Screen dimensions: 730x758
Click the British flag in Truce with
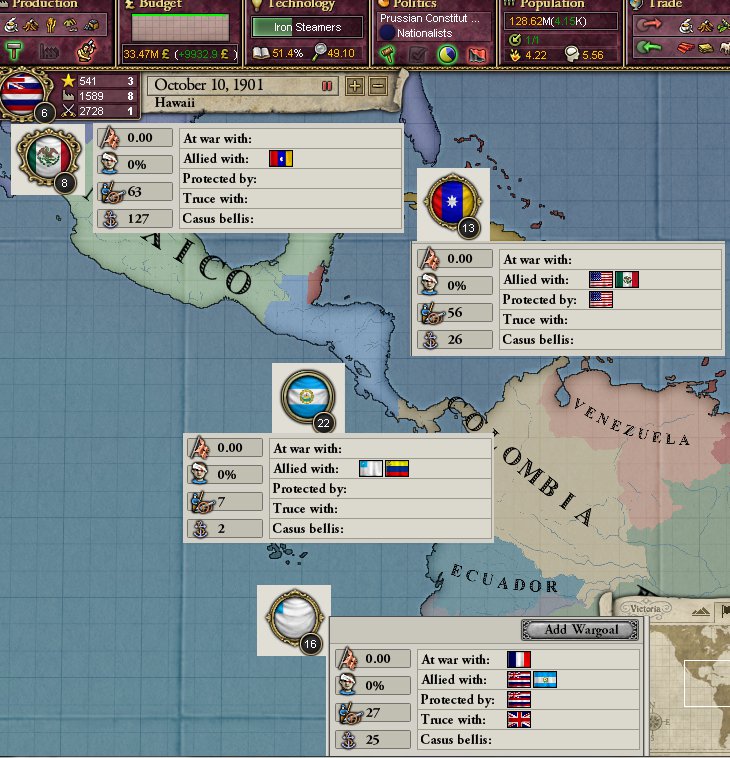(518, 720)
